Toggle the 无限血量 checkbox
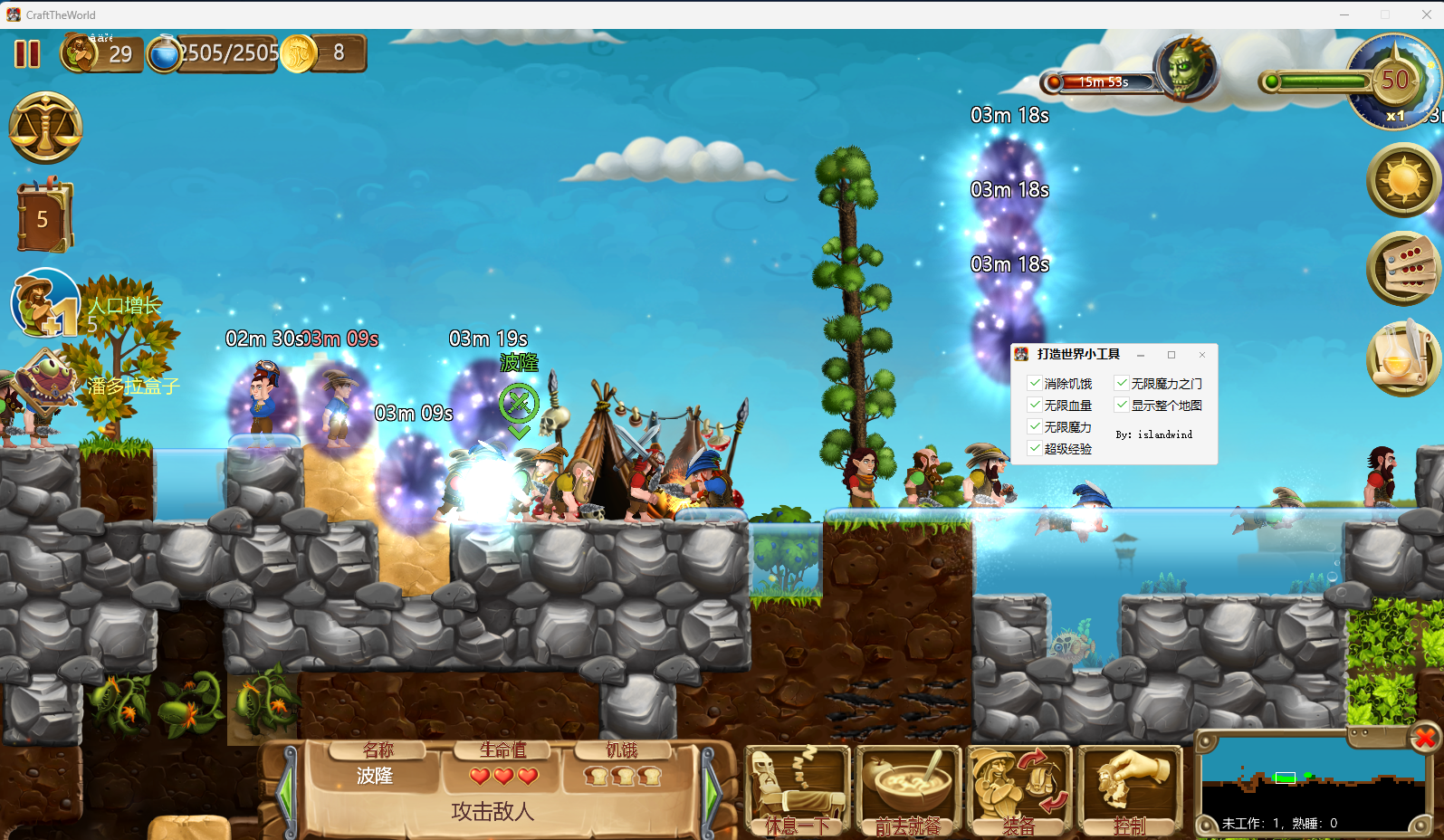The width and height of the screenshot is (1444, 840). [1035, 406]
